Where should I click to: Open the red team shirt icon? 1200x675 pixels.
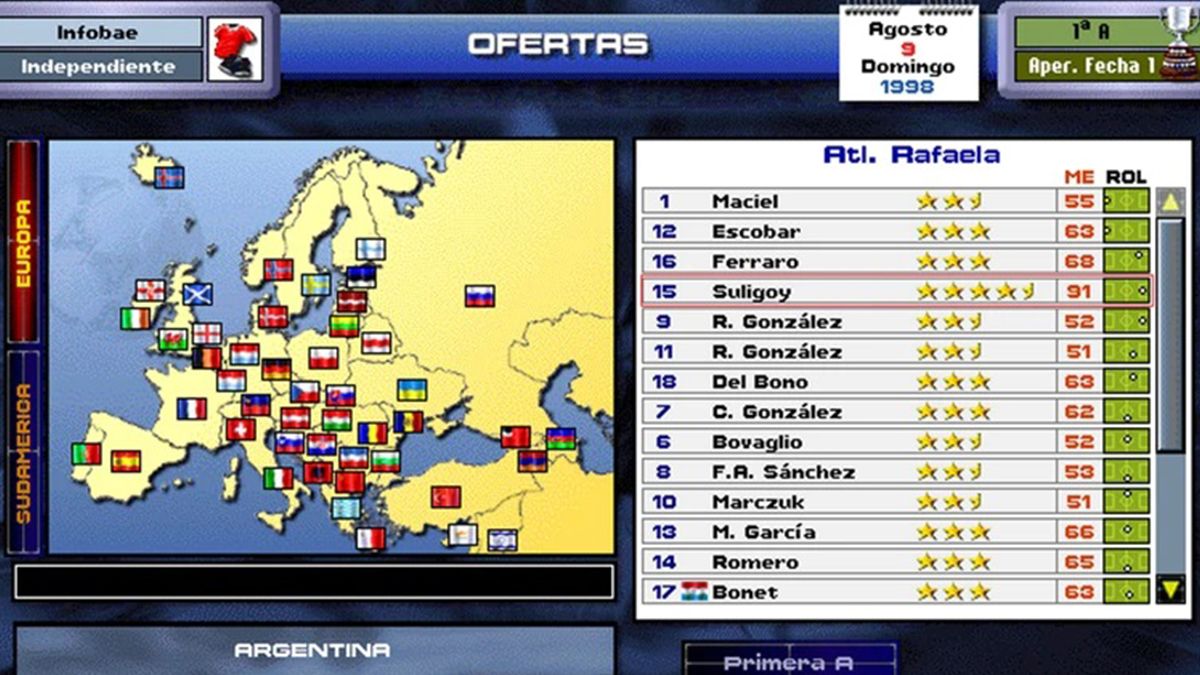pos(234,48)
